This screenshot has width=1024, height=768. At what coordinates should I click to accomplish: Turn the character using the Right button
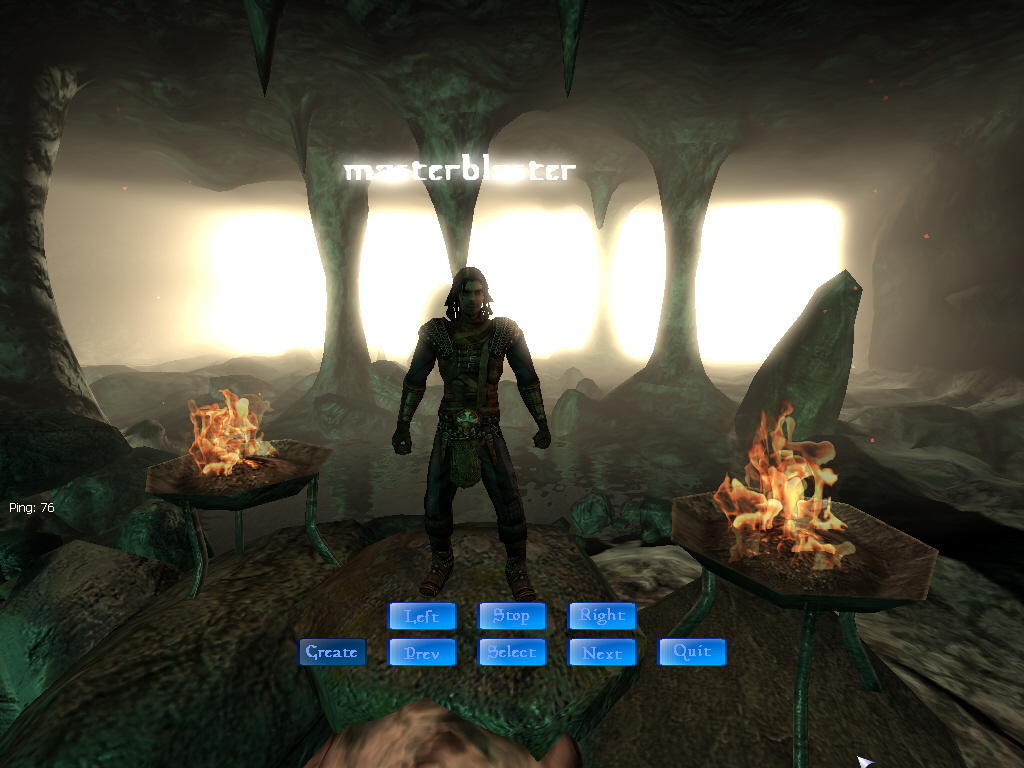pos(602,616)
